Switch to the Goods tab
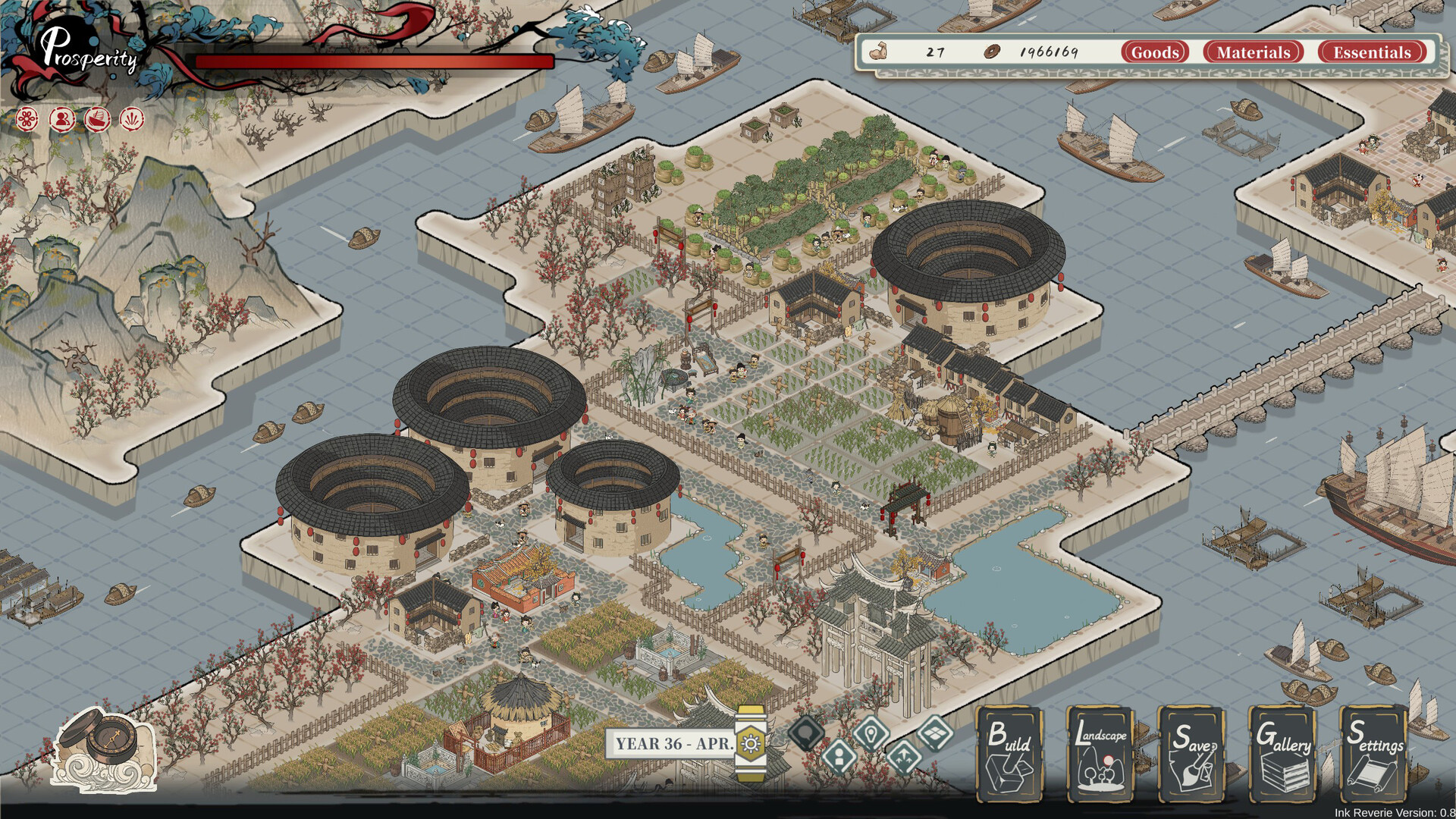 [1155, 52]
